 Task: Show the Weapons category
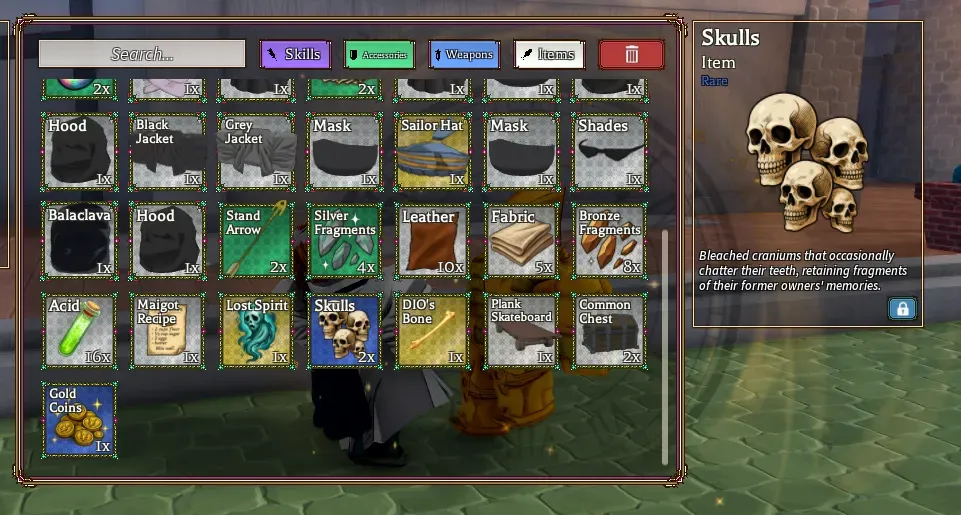[x=464, y=54]
